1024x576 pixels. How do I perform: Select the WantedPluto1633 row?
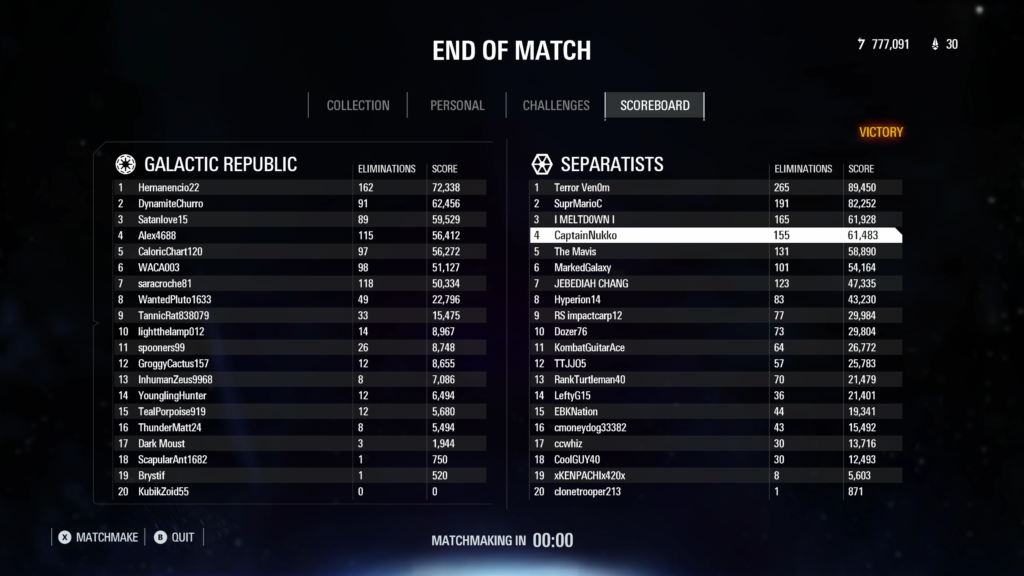pos(300,299)
